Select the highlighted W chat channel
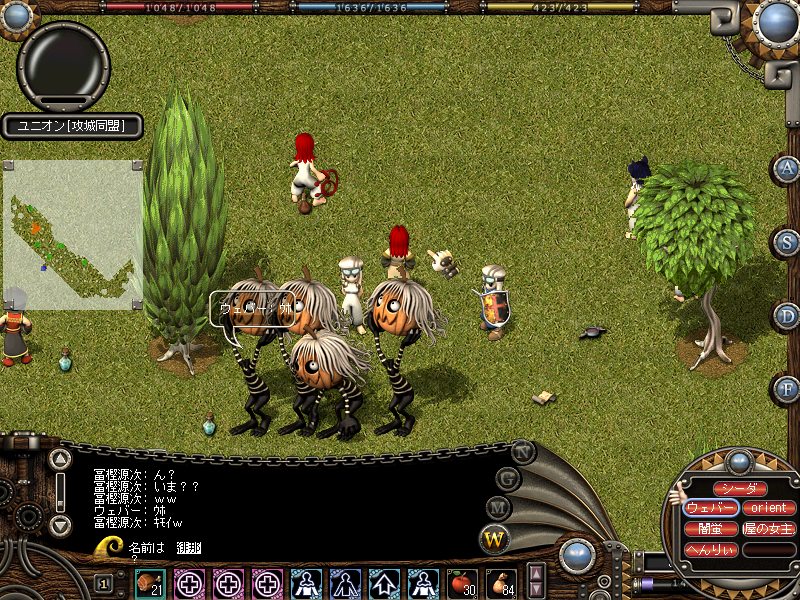Viewport: 800px width, 600px height. coord(494,540)
